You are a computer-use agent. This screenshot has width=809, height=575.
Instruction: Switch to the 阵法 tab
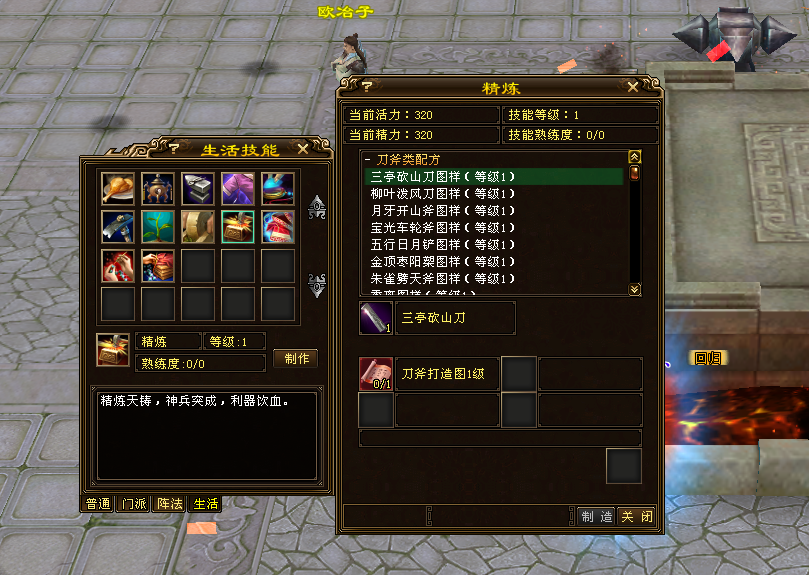tap(170, 504)
